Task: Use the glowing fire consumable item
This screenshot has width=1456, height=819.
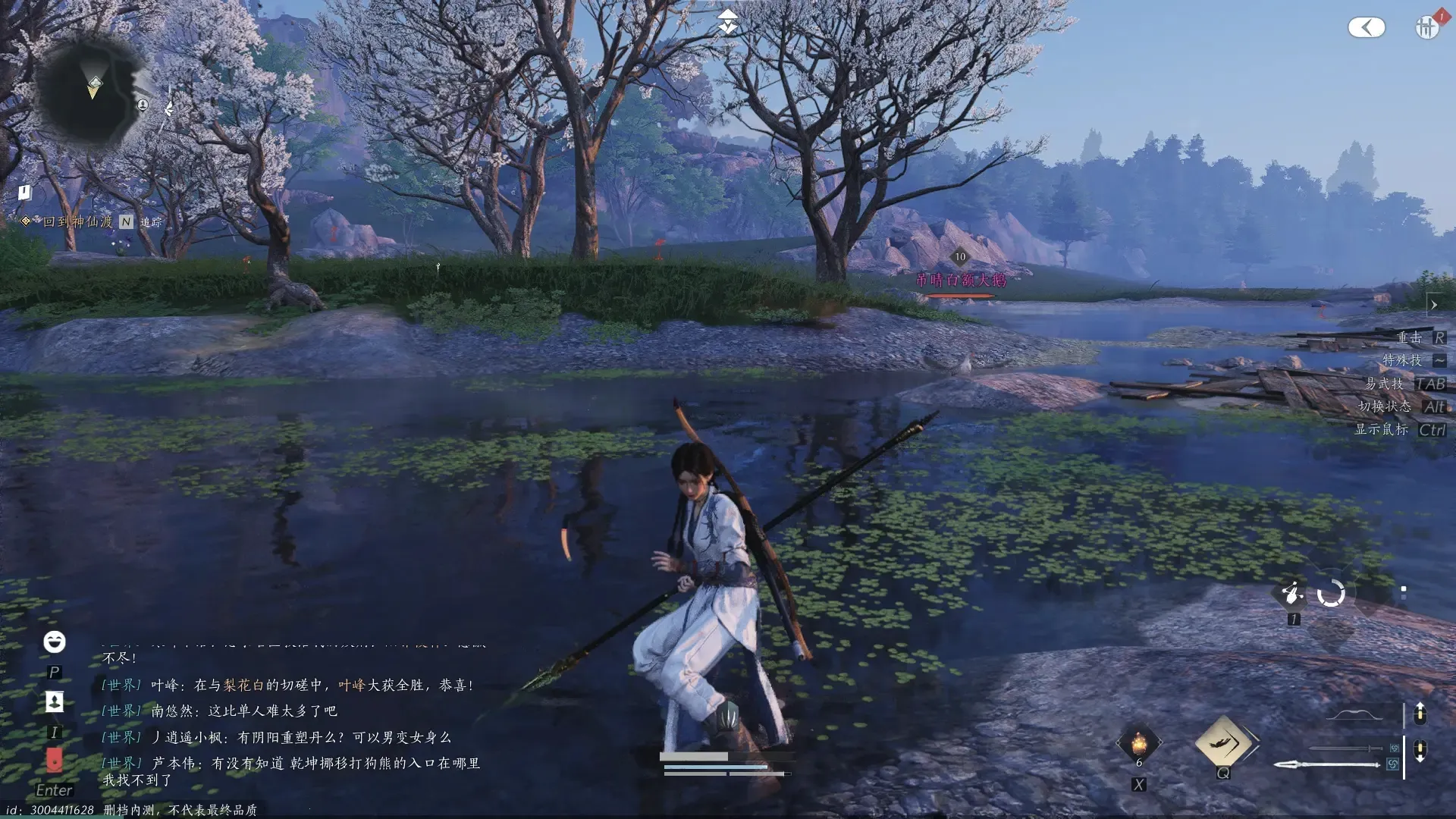Action: 1138,743
